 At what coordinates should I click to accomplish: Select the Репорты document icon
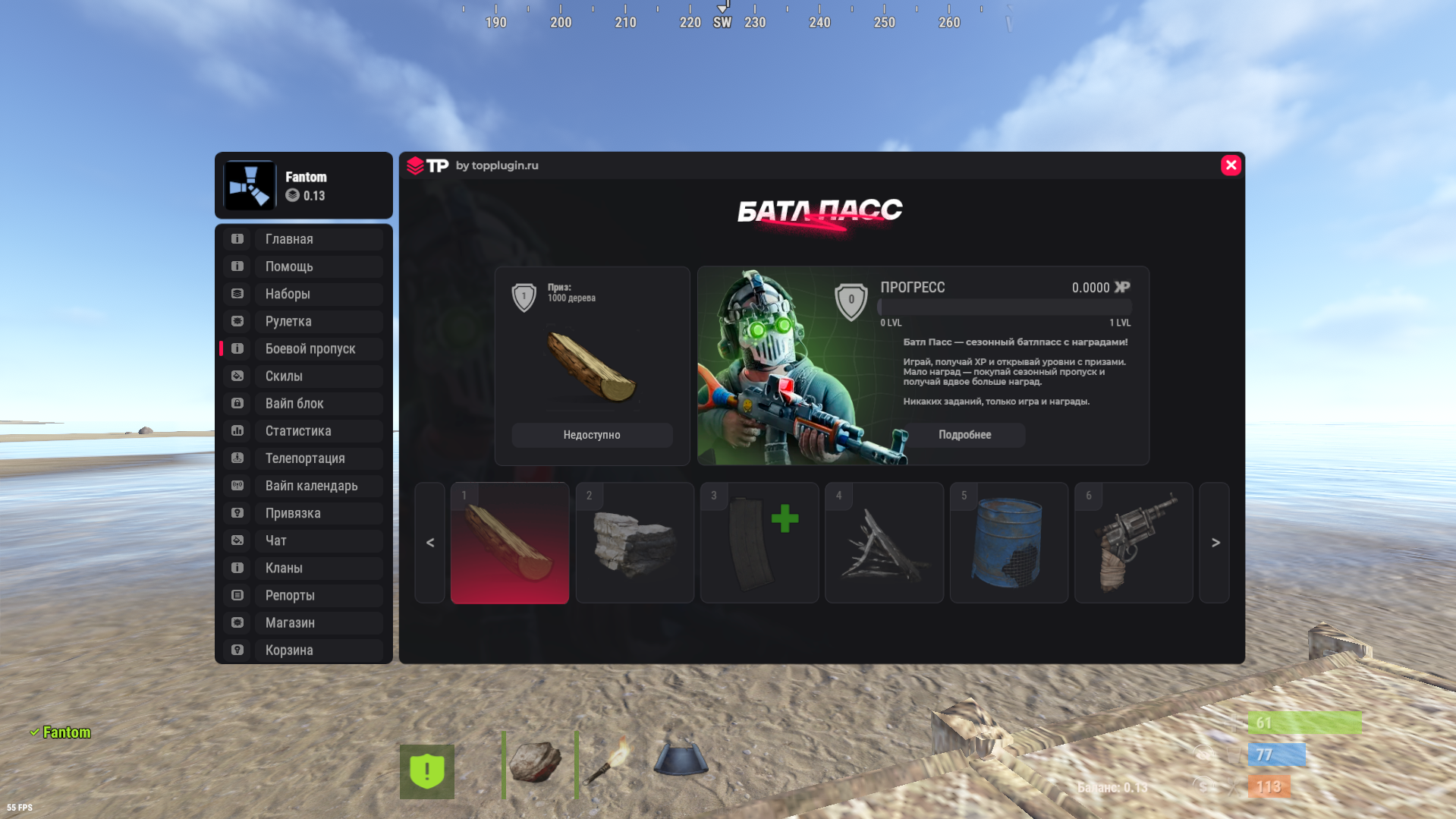click(236, 595)
